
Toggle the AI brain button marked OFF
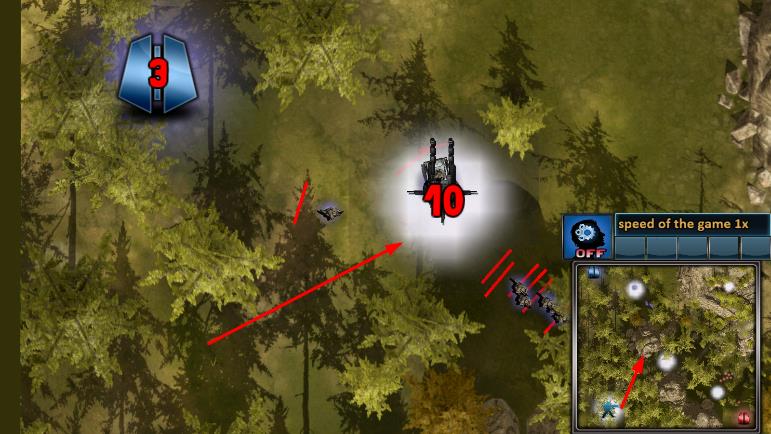coord(586,238)
